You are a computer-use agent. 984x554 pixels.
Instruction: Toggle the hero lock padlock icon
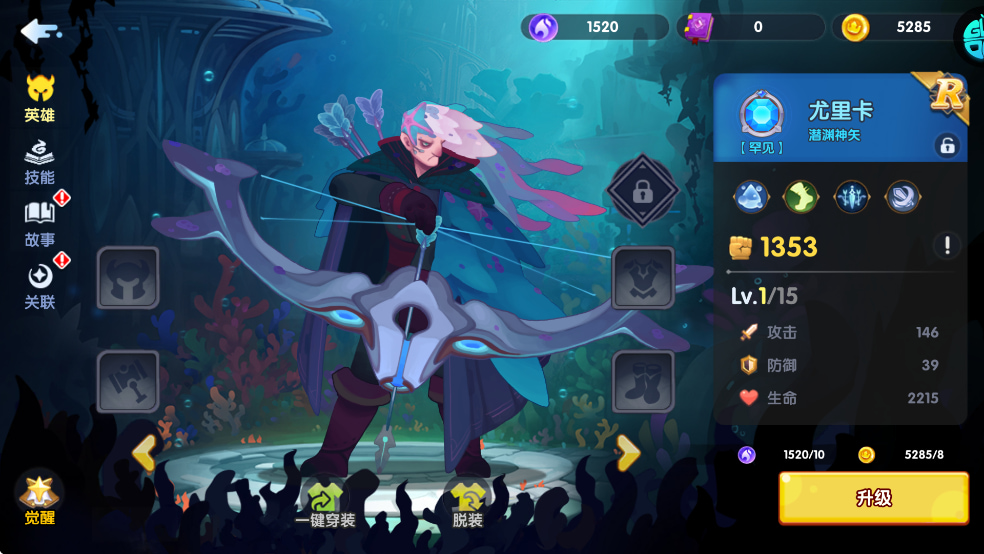[x=946, y=145]
